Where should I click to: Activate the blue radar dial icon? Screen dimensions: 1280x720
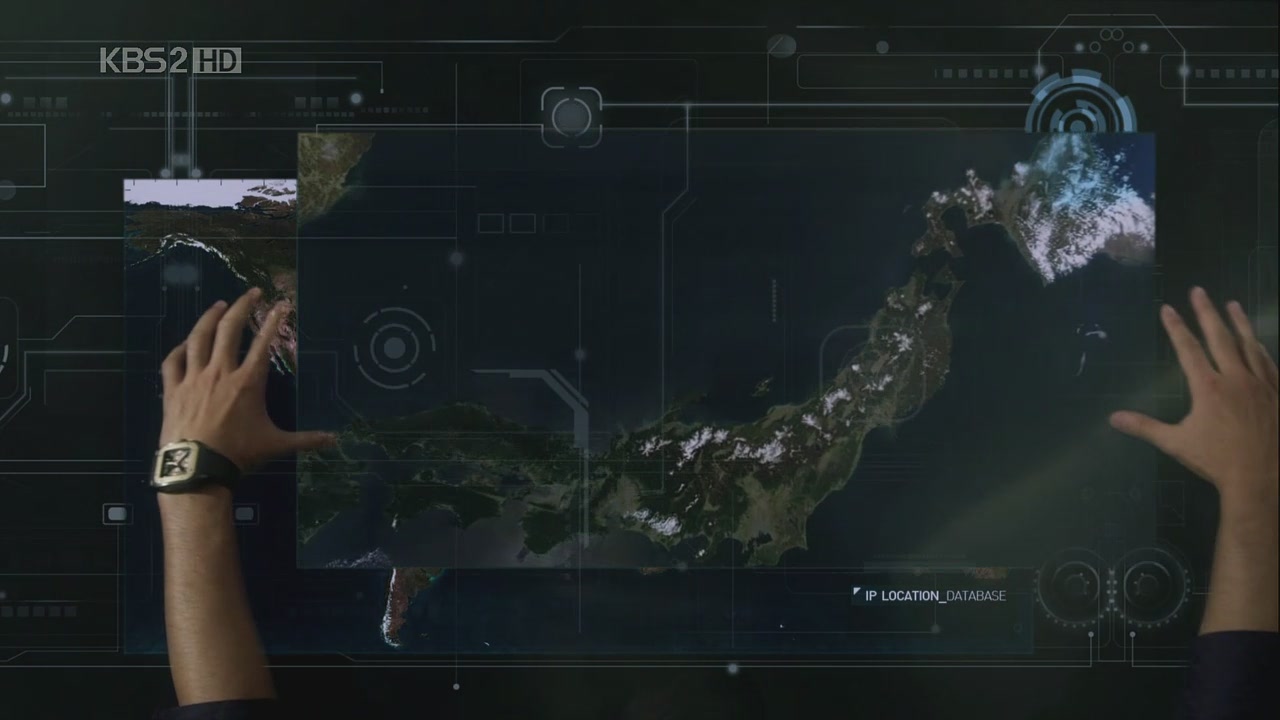click(1078, 110)
